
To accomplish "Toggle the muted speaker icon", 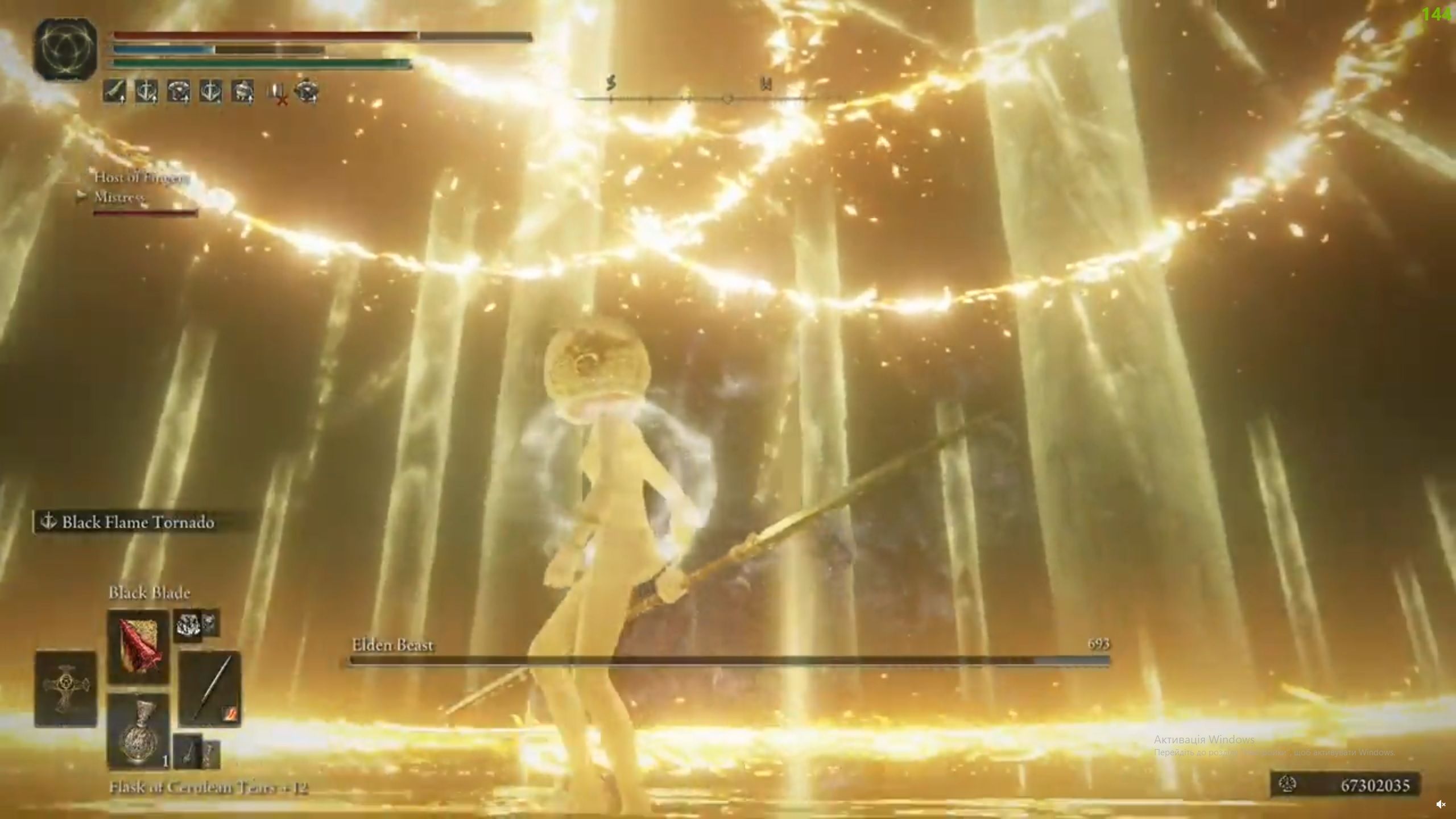I will tap(1440, 804).
